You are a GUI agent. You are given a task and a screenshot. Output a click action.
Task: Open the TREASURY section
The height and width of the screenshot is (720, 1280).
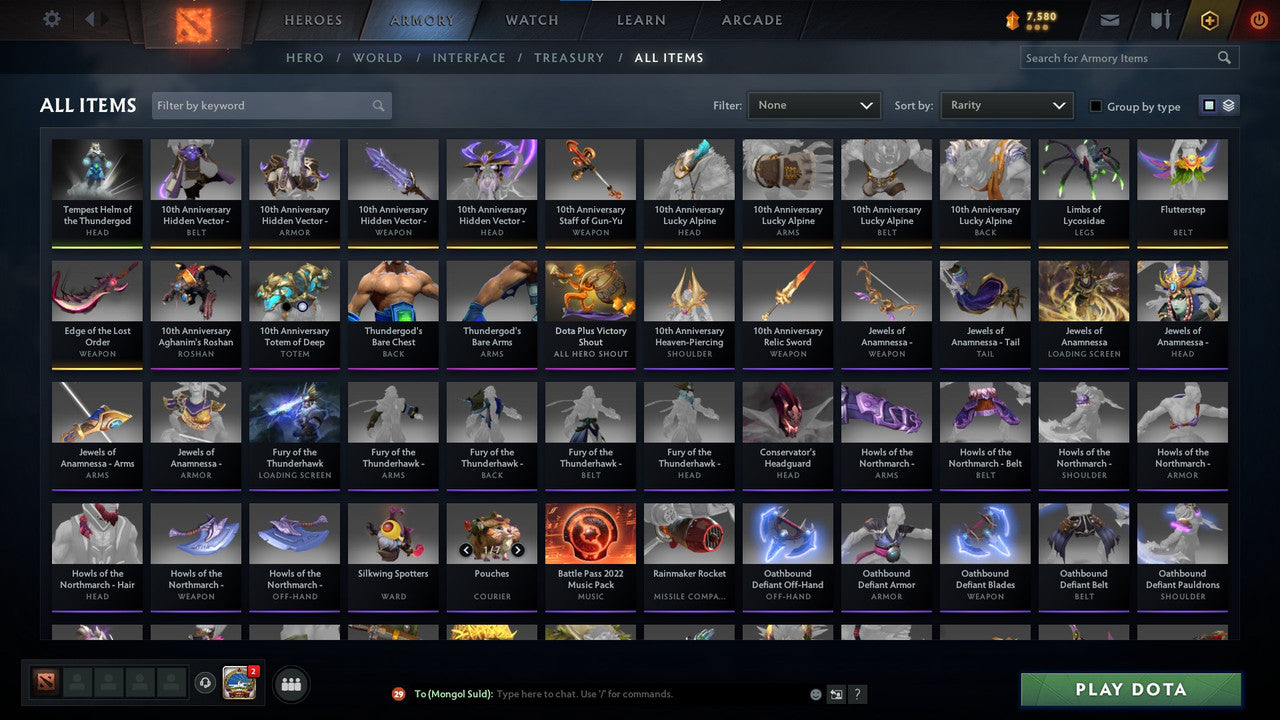(x=569, y=57)
